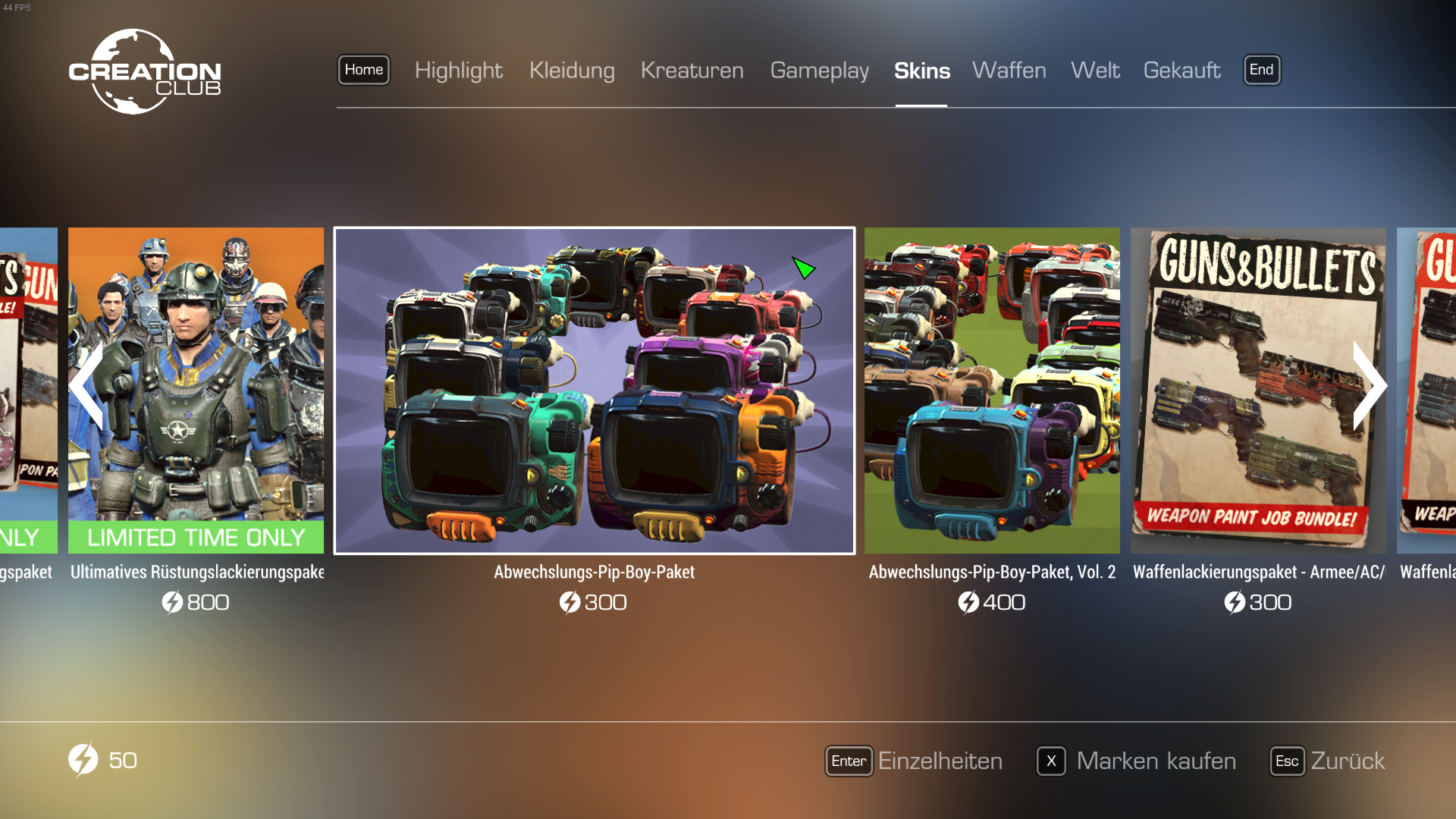
Task: Open the Kleidung category
Action: [x=572, y=71]
